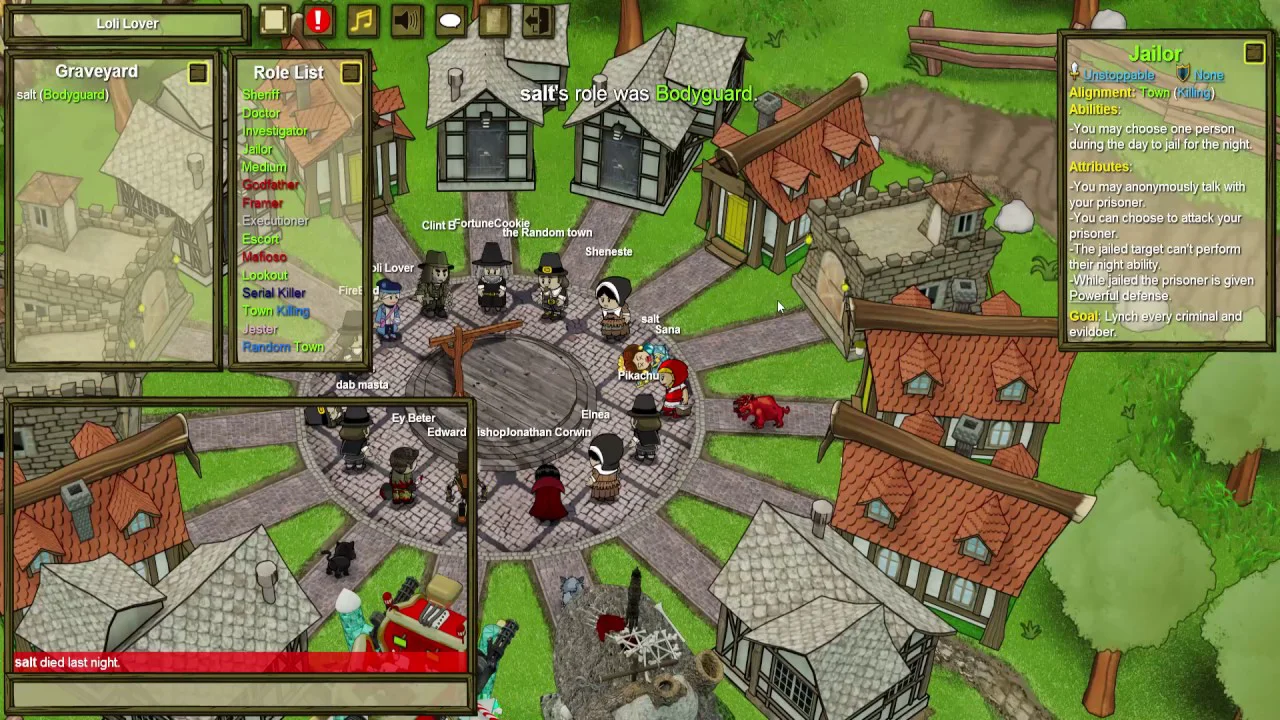Minimize the Graveyard panel
Viewport: 1280px width, 720px height.
(198, 72)
